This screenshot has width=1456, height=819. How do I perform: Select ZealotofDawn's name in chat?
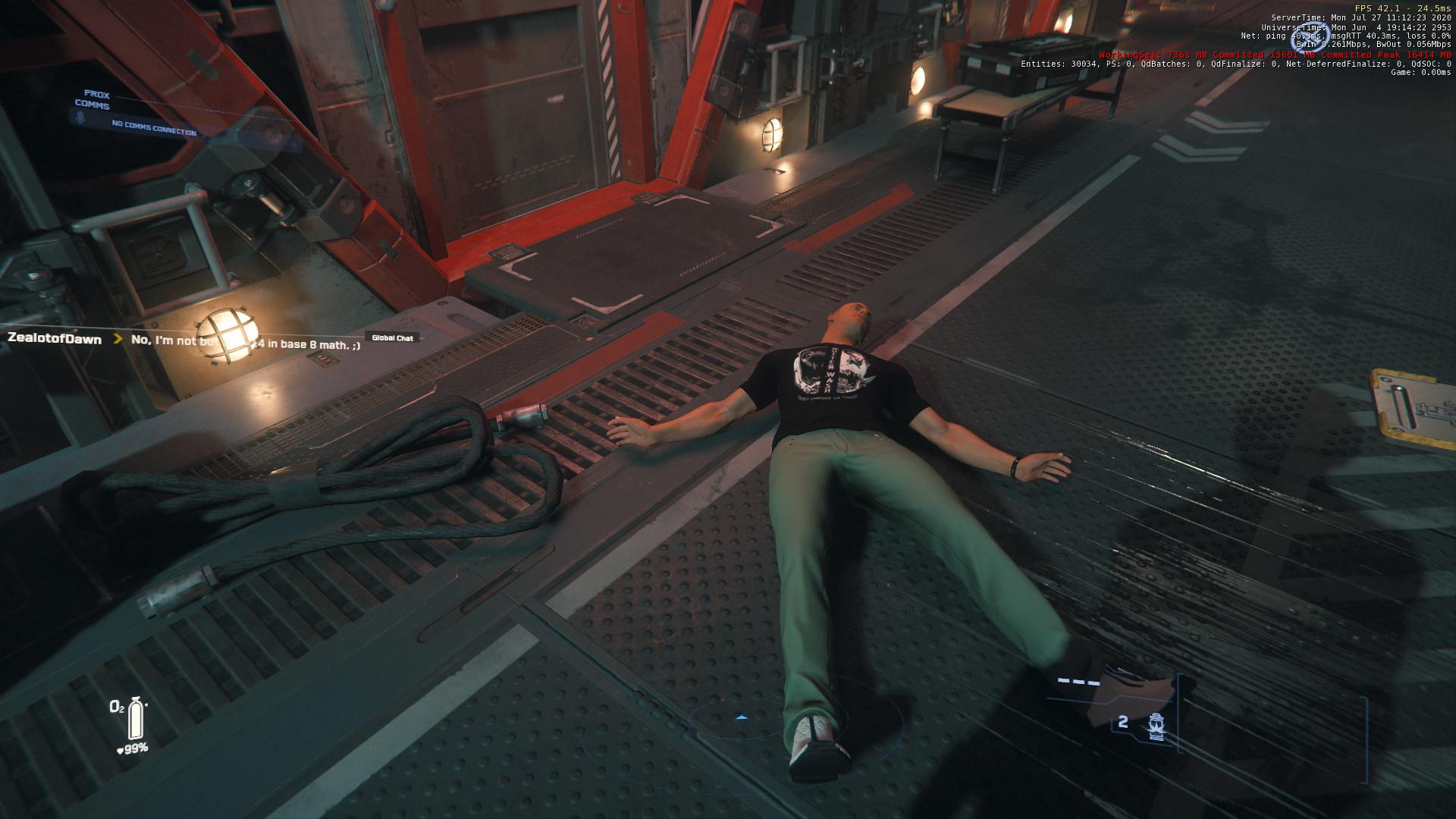55,339
